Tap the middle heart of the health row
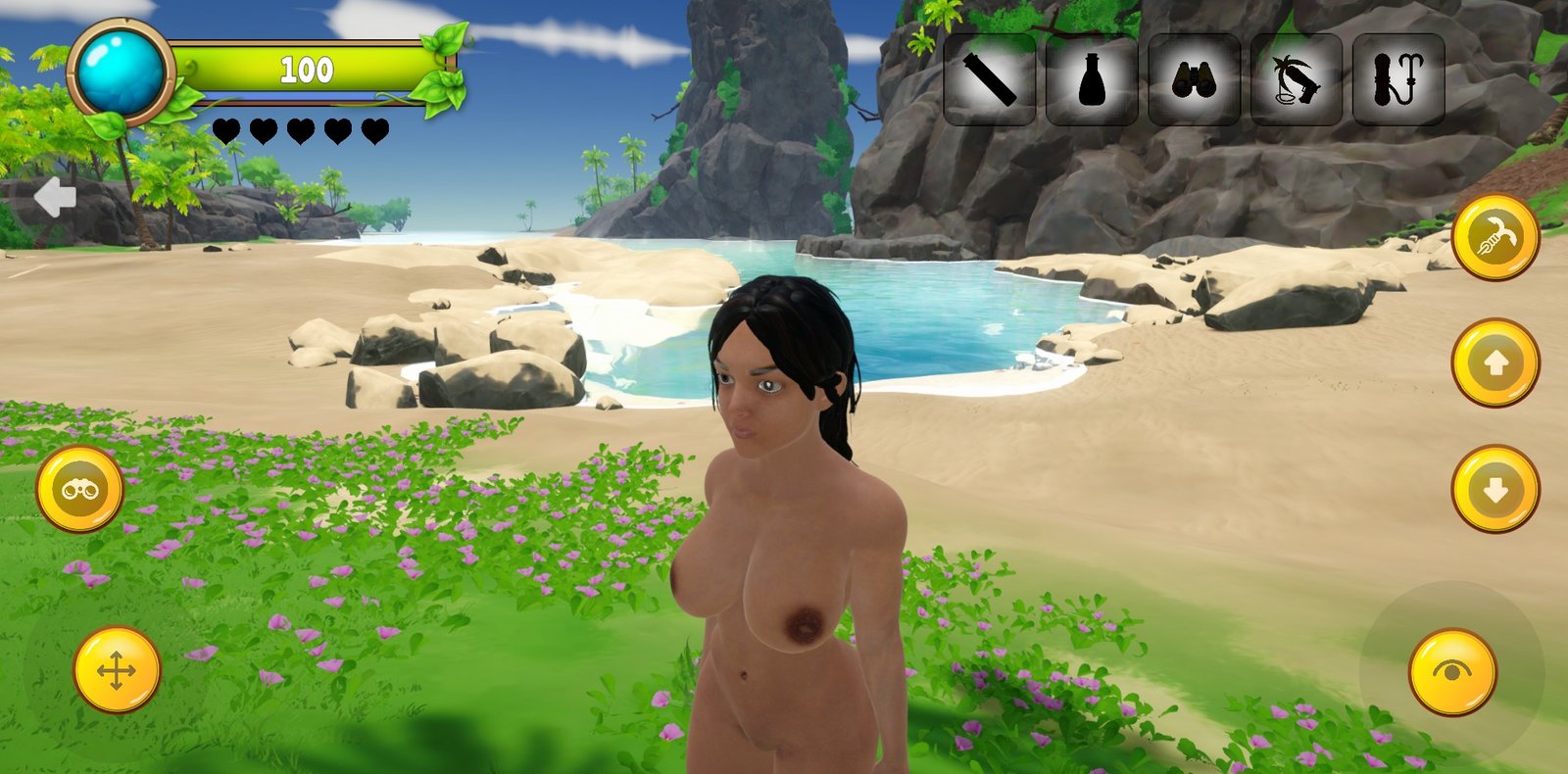Image resolution: width=1568 pixels, height=774 pixels. coord(301,128)
